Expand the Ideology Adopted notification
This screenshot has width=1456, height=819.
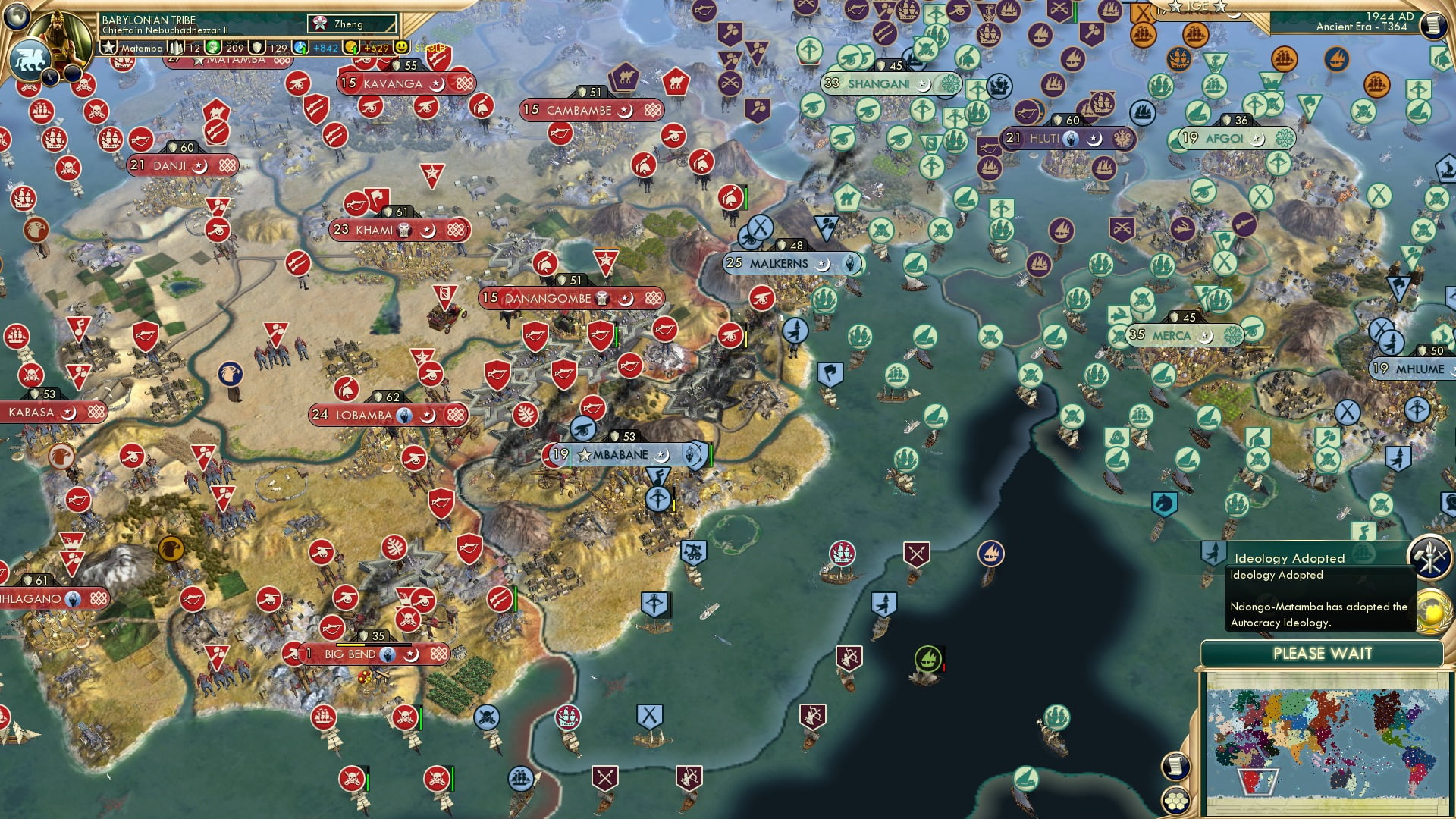click(x=1290, y=557)
